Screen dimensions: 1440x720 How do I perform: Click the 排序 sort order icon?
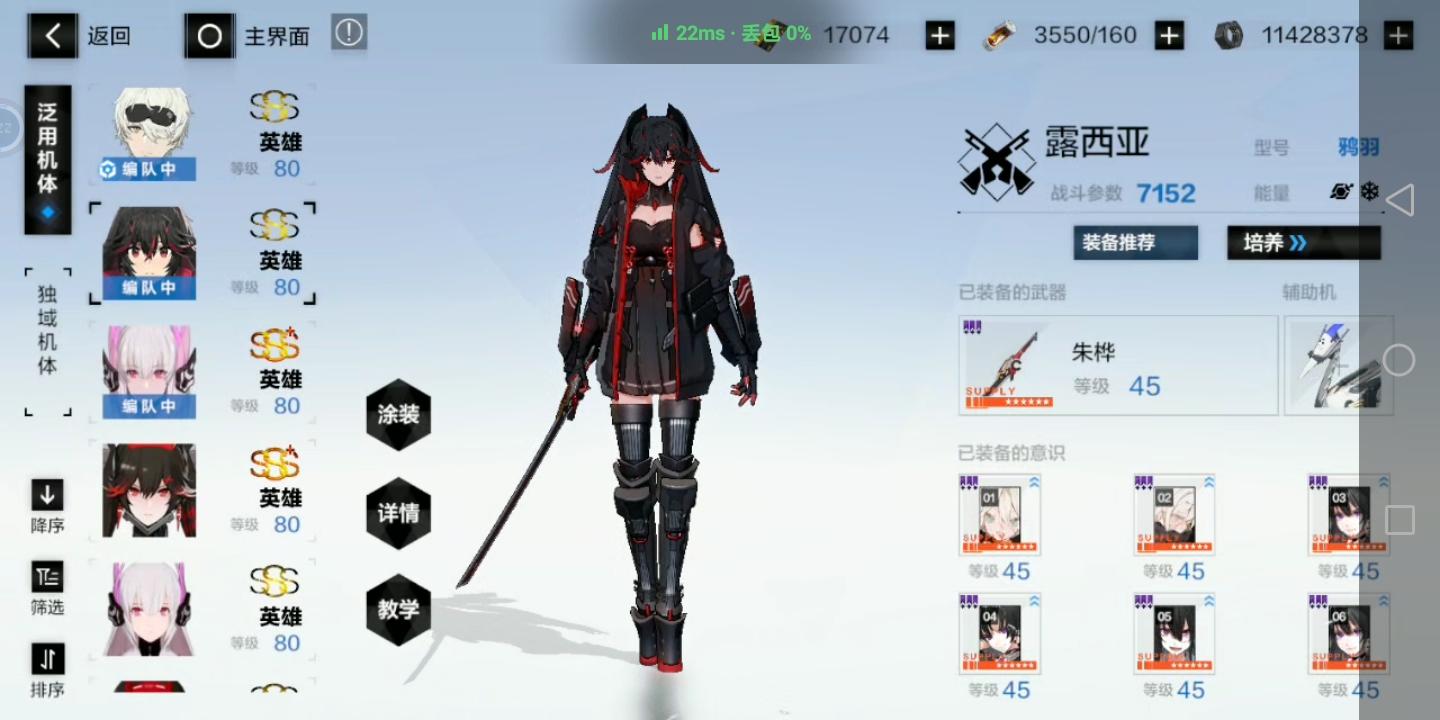tap(46, 661)
